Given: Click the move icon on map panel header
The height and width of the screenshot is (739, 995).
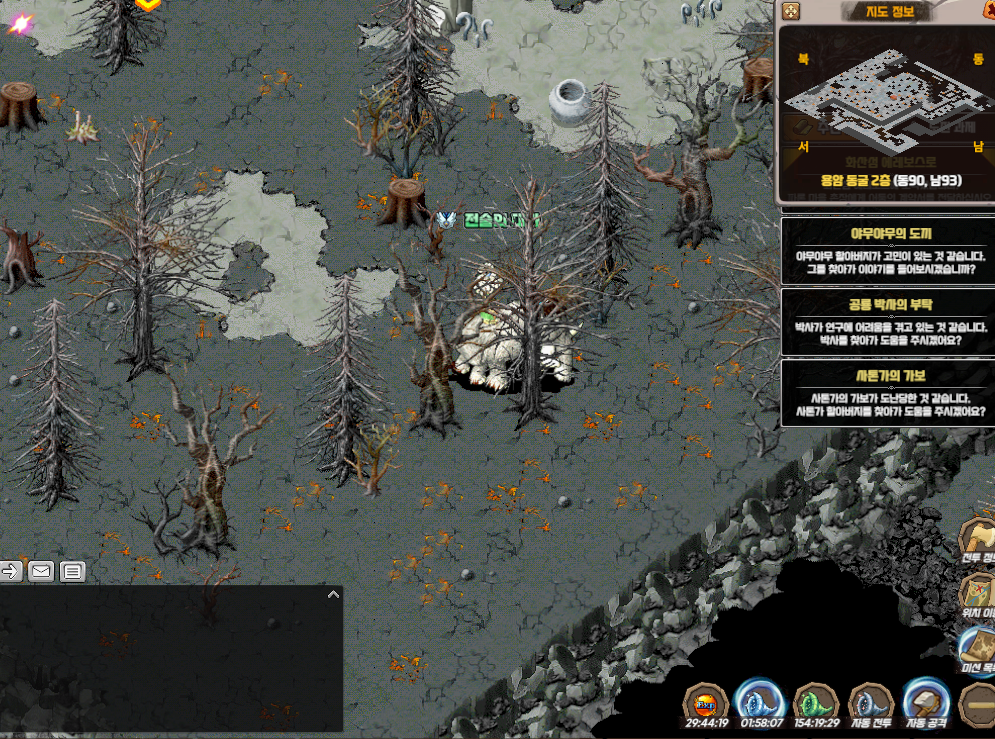Looking at the screenshot, I should coord(791,11).
